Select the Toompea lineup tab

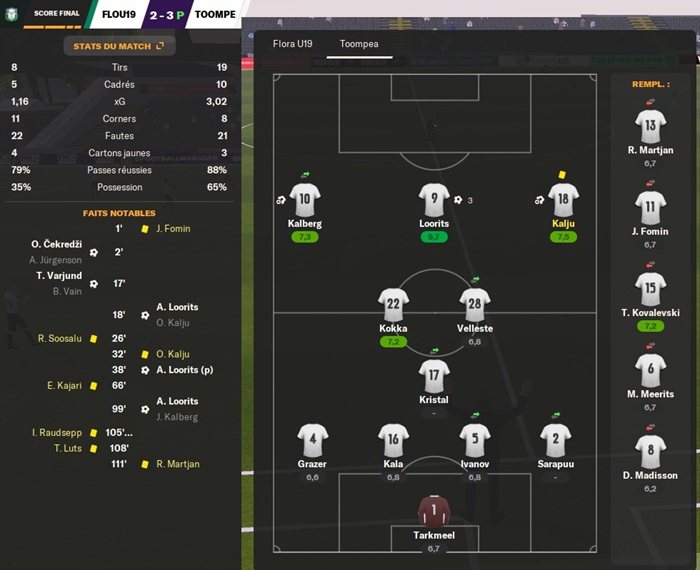359,44
